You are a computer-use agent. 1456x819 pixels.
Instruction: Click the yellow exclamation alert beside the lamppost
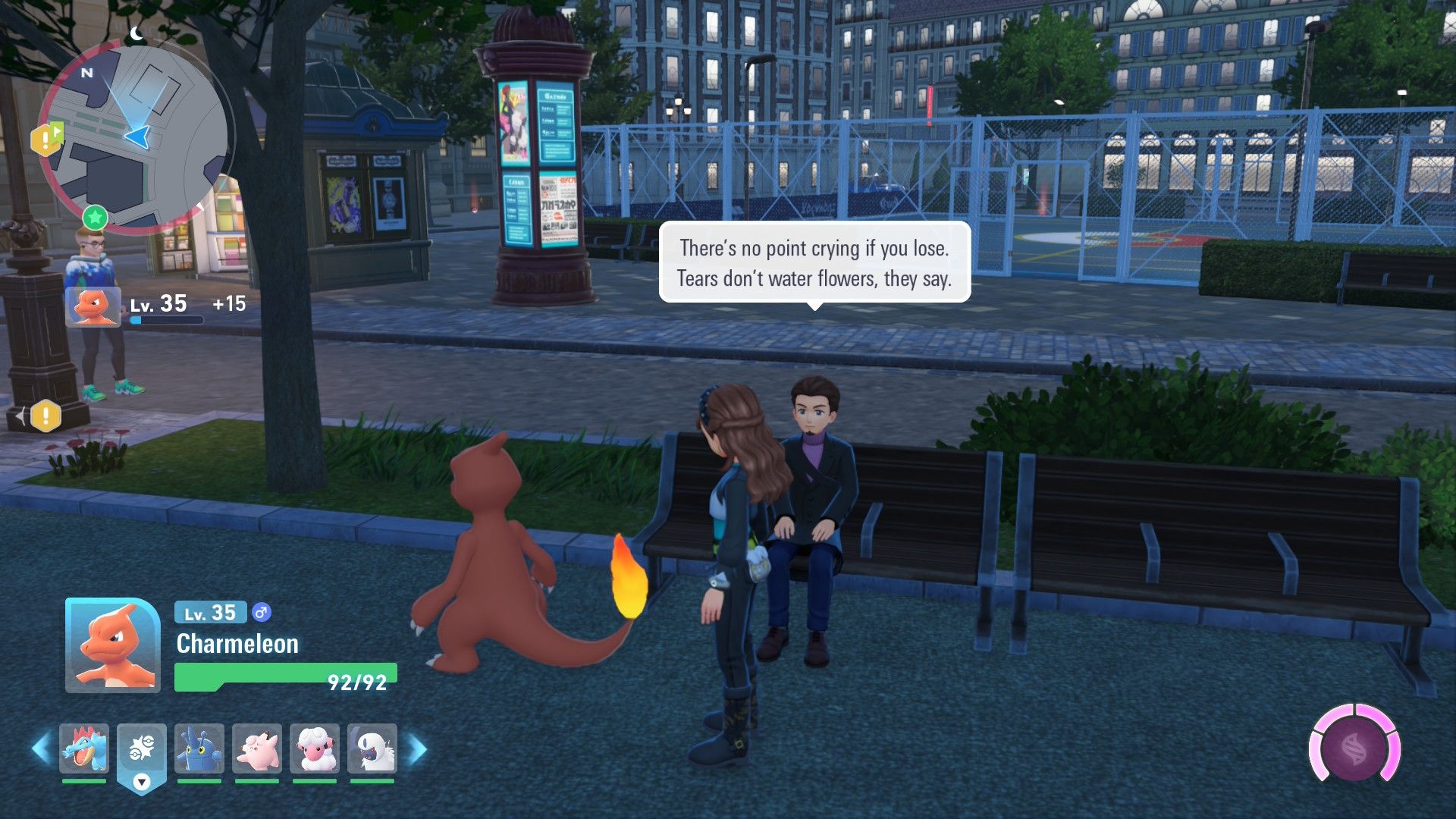point(45,416)
